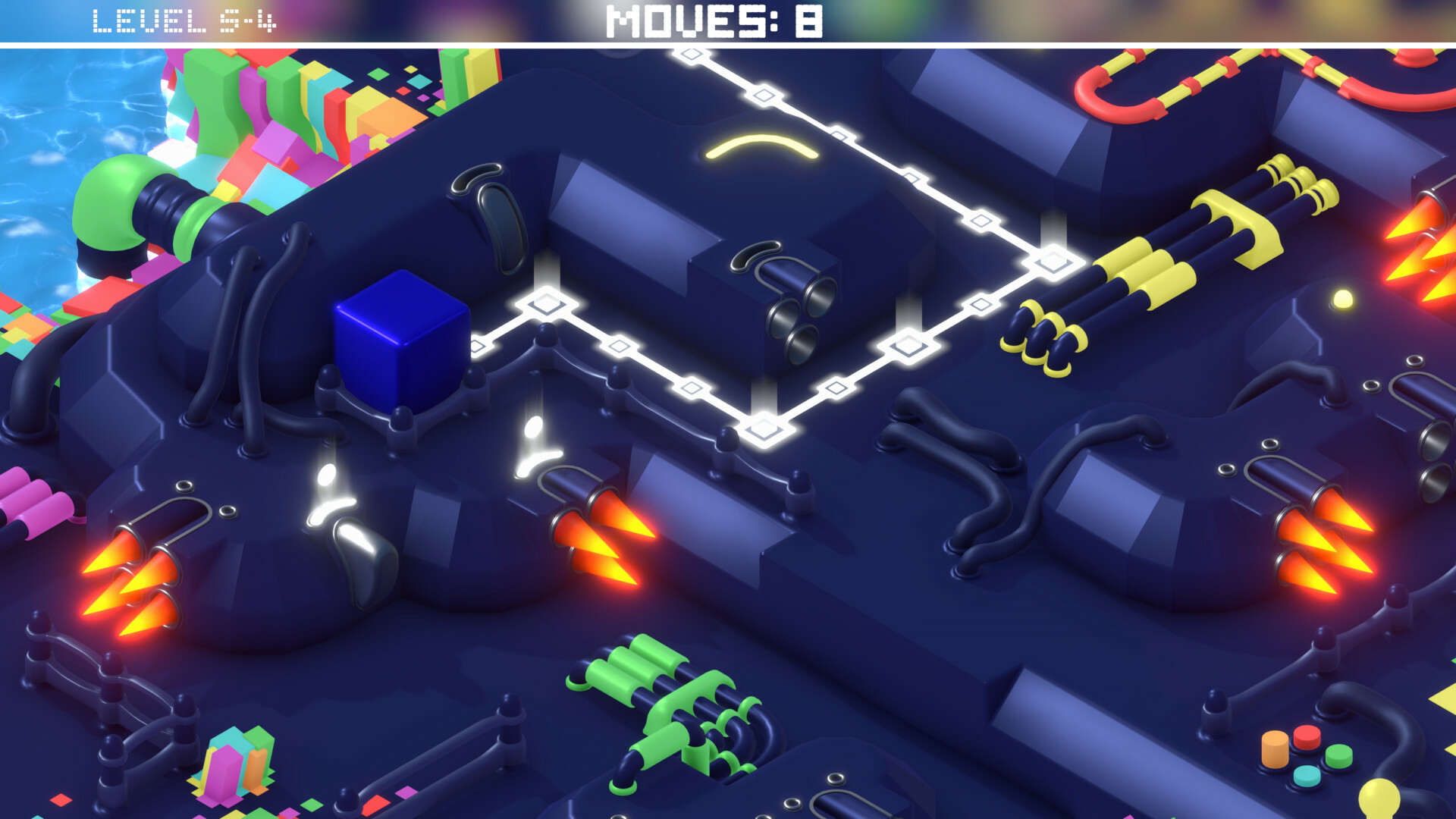Viewport: 1456px width, 819px height.
Task: Click the MOVES: 8 counter
Action: pos(713,19)
